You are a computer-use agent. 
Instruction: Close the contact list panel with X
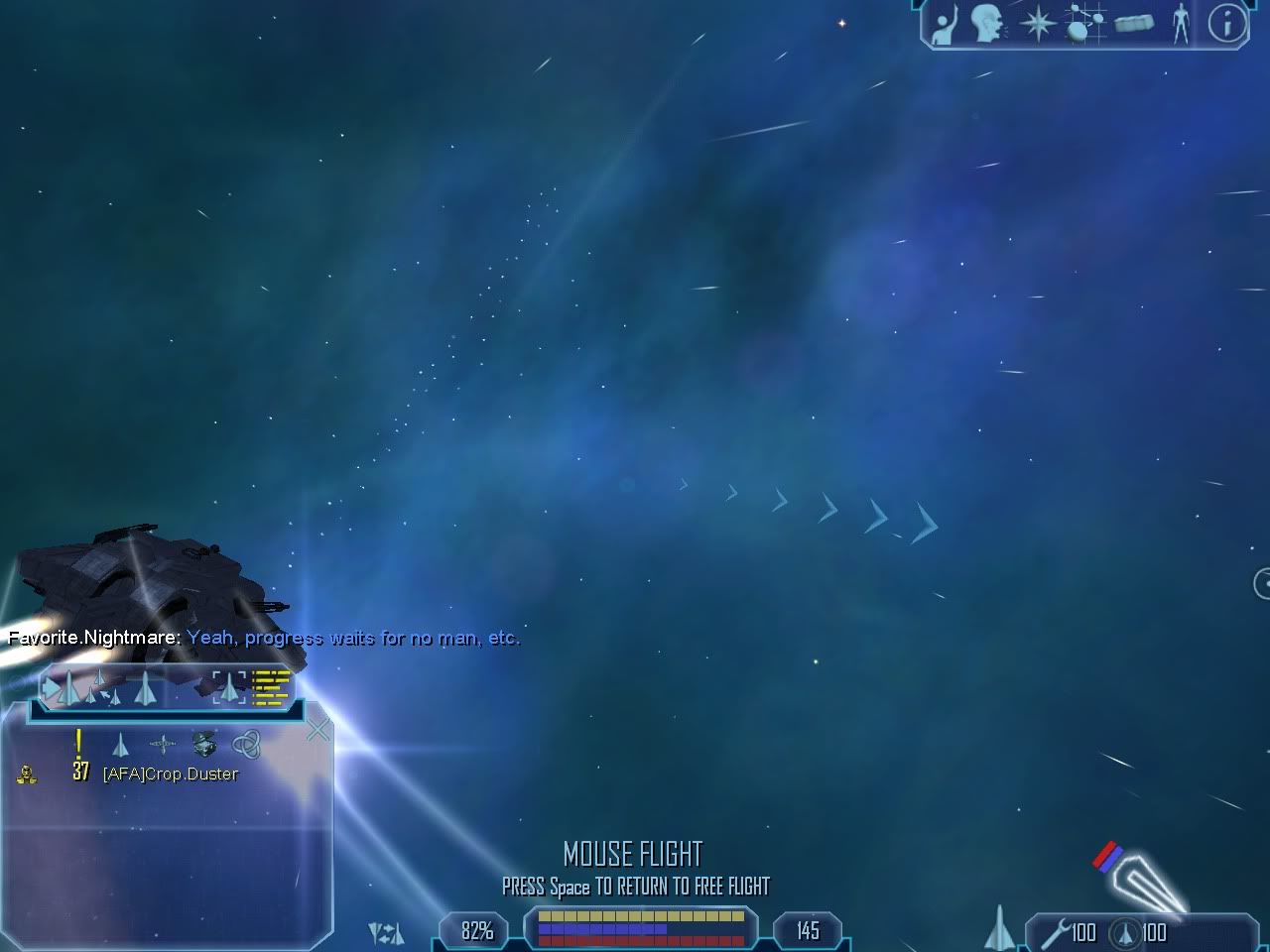317,732
